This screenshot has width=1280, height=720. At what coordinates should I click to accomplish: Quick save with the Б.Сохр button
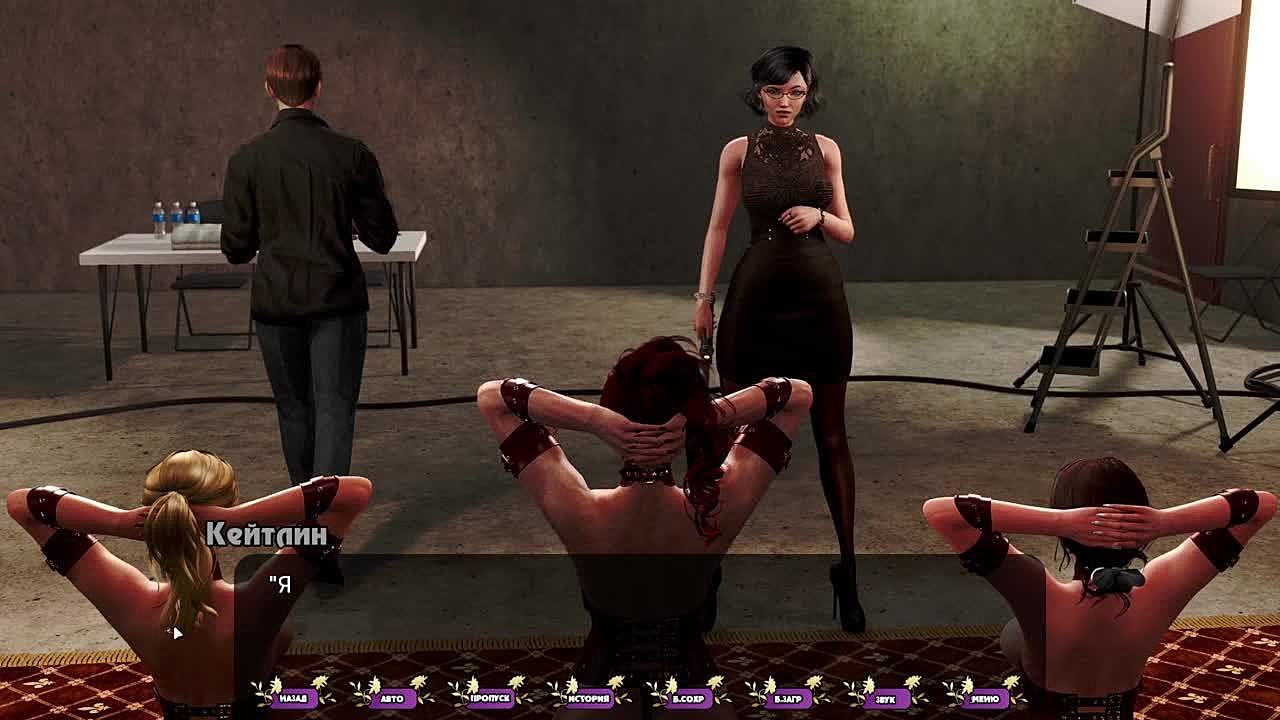[x=688, y=698]
